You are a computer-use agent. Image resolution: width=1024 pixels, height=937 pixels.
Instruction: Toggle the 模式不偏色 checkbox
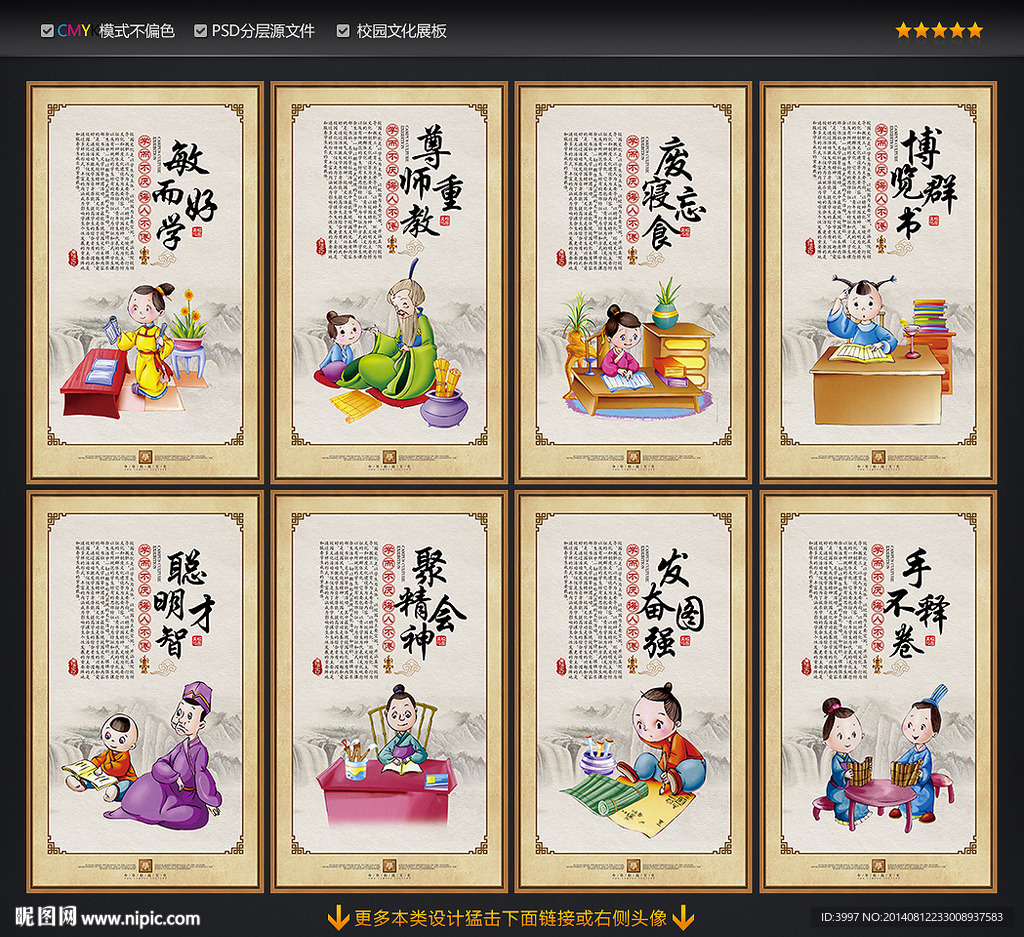[x=47, y=31]
